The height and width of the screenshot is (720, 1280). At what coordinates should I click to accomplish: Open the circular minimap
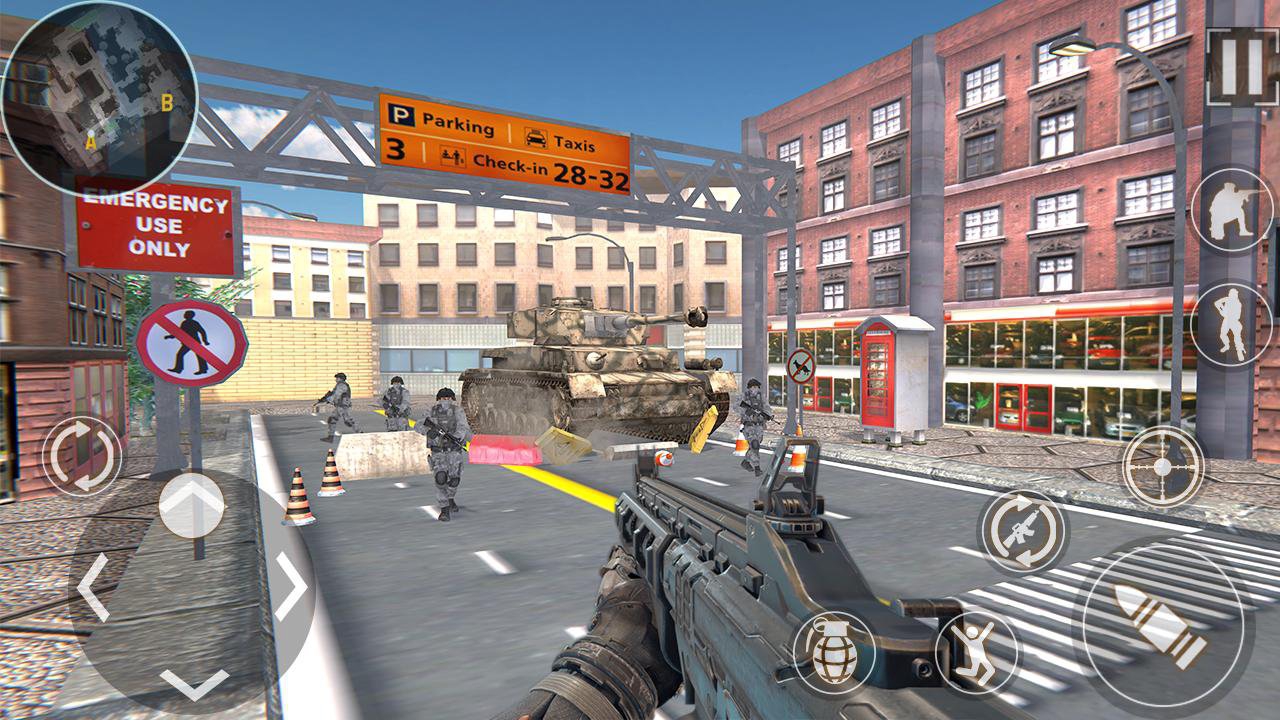point(99,97)
